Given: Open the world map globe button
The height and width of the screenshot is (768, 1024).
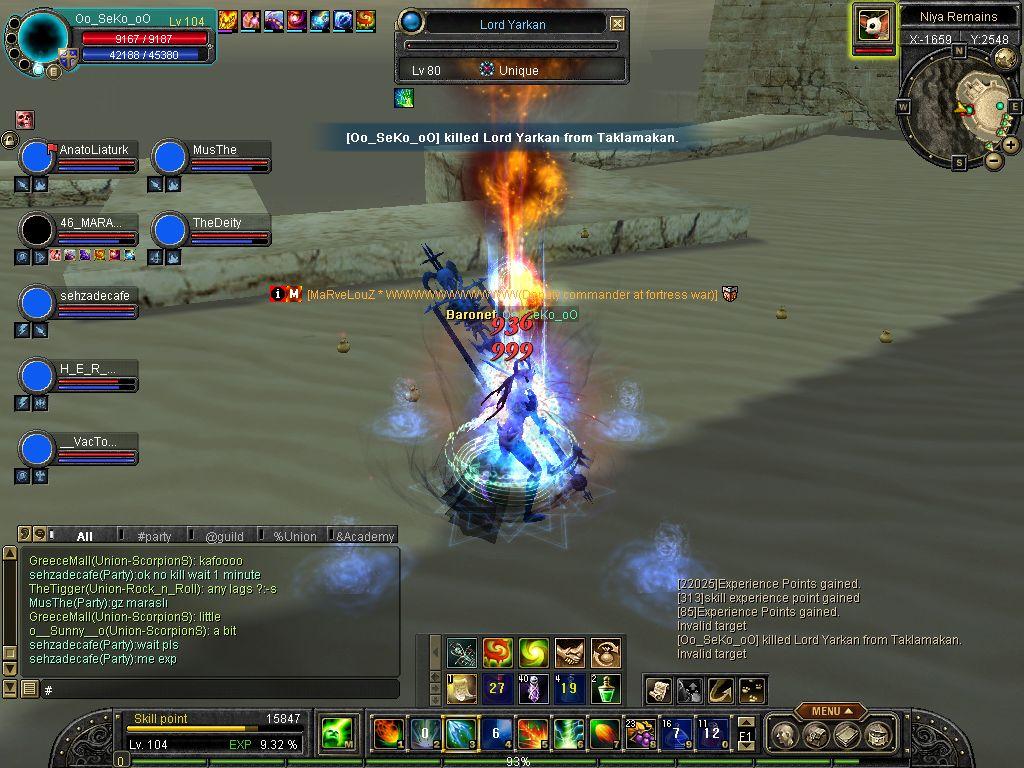Looking at the screenshot, I should 1005,59.
